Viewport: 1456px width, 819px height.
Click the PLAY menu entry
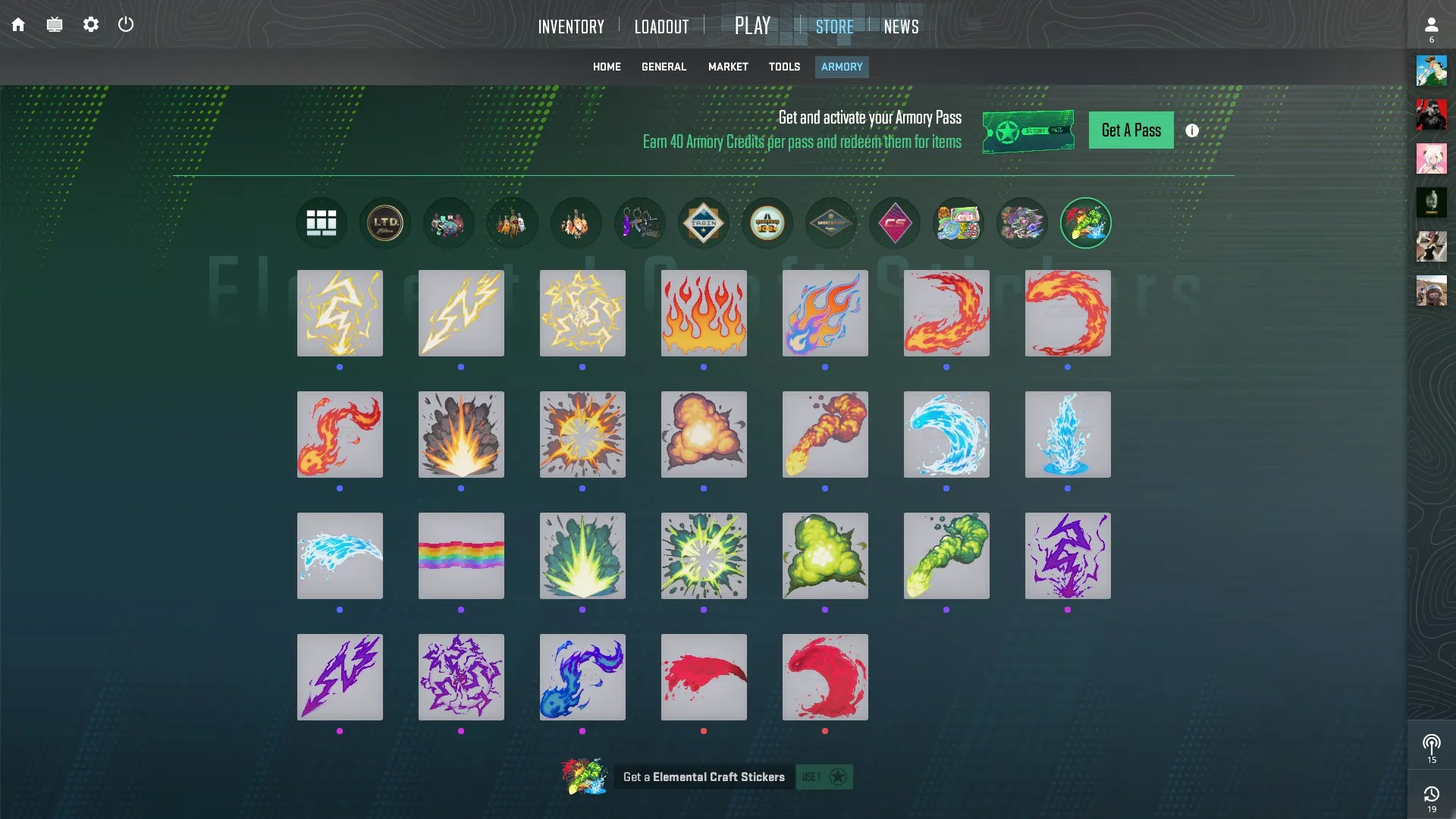(752, 26)
